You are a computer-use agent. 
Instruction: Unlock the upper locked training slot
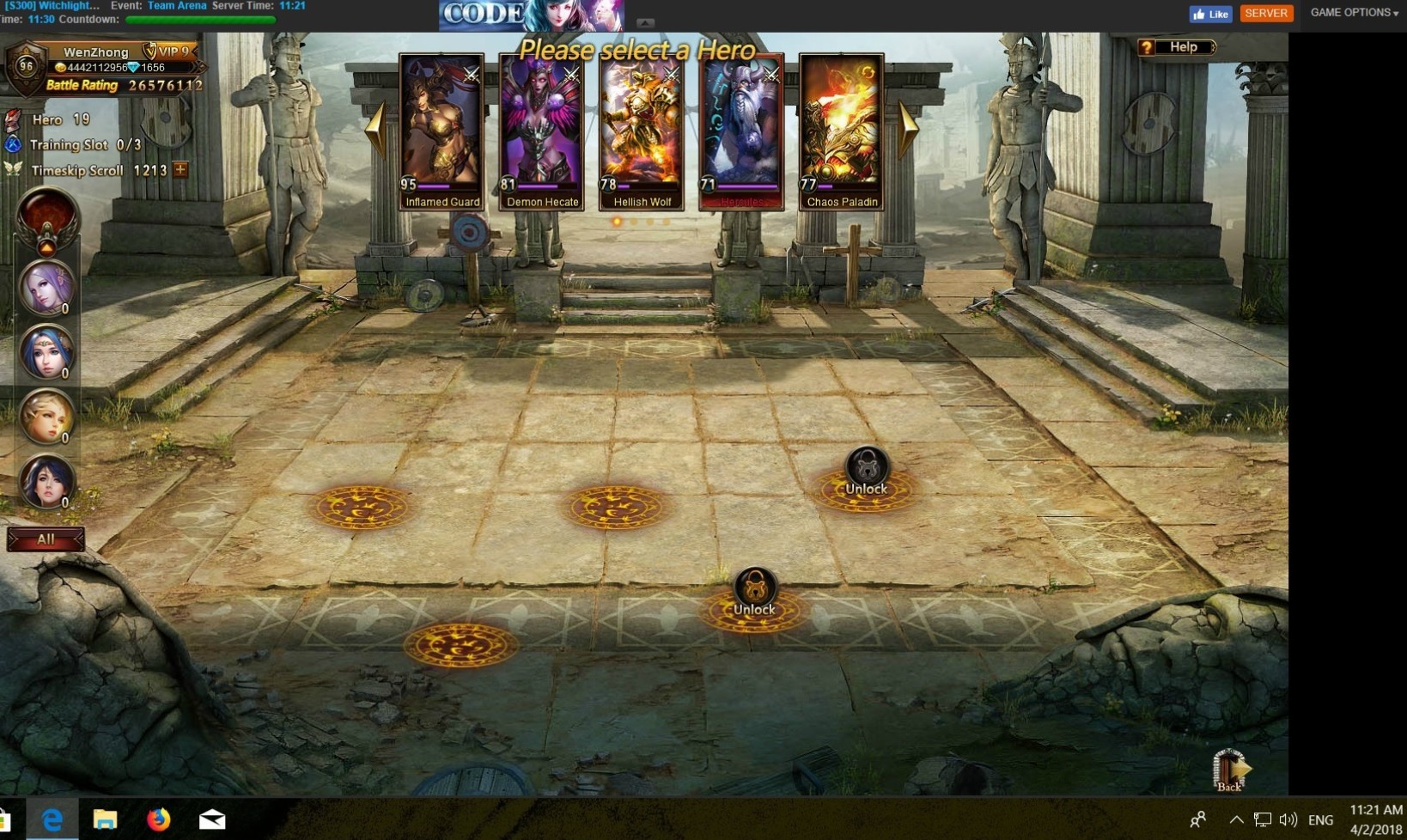pos(866,472)
